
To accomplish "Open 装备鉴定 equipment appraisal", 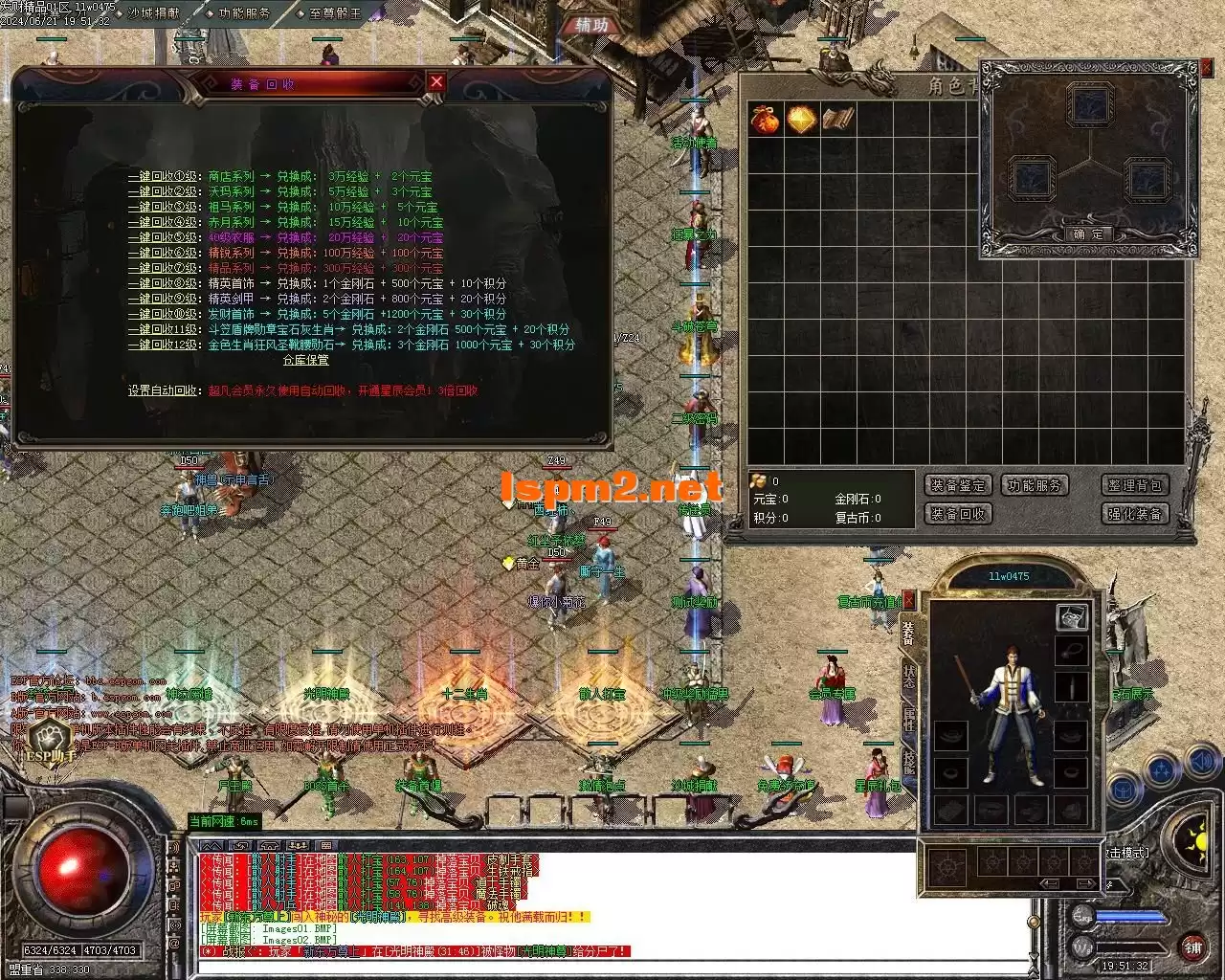I will tap(957, 485).
